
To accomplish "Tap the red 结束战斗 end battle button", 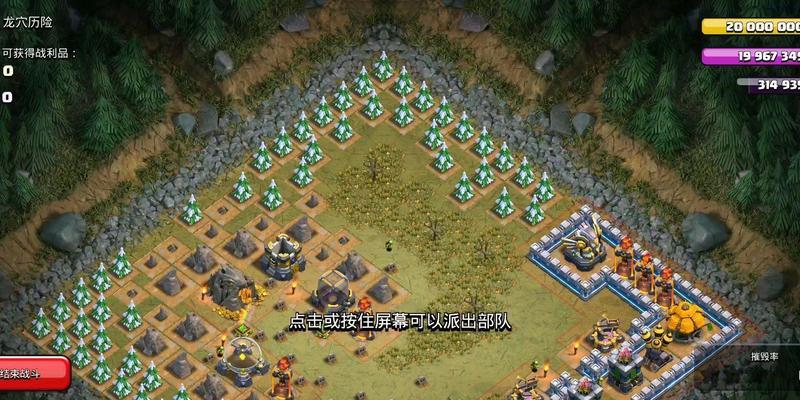I will pyautogui.click(x=30, y=372).
